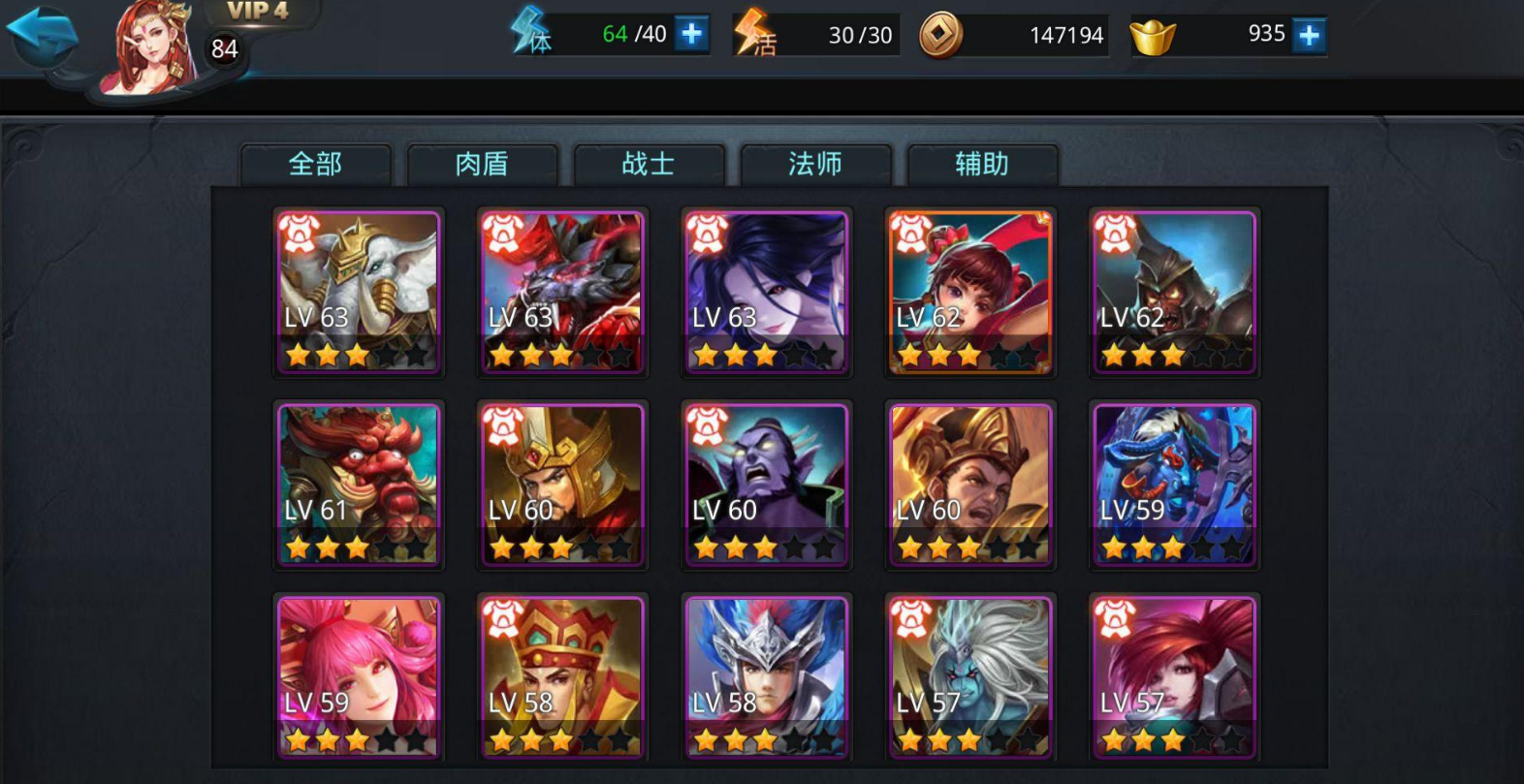
Task: Select the white-maned blue demon hero card
Action: [x=970, y=676]
